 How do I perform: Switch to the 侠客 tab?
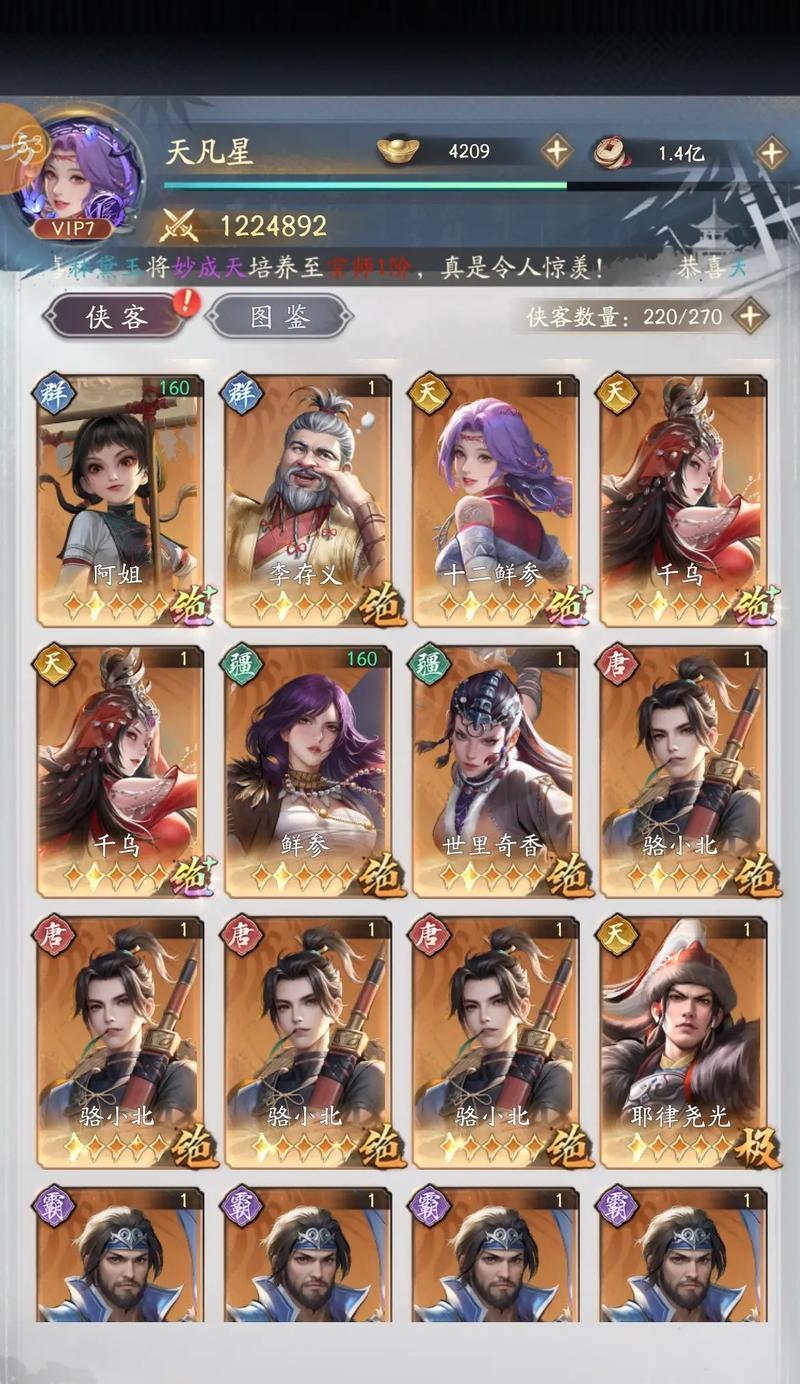point(117,317)
